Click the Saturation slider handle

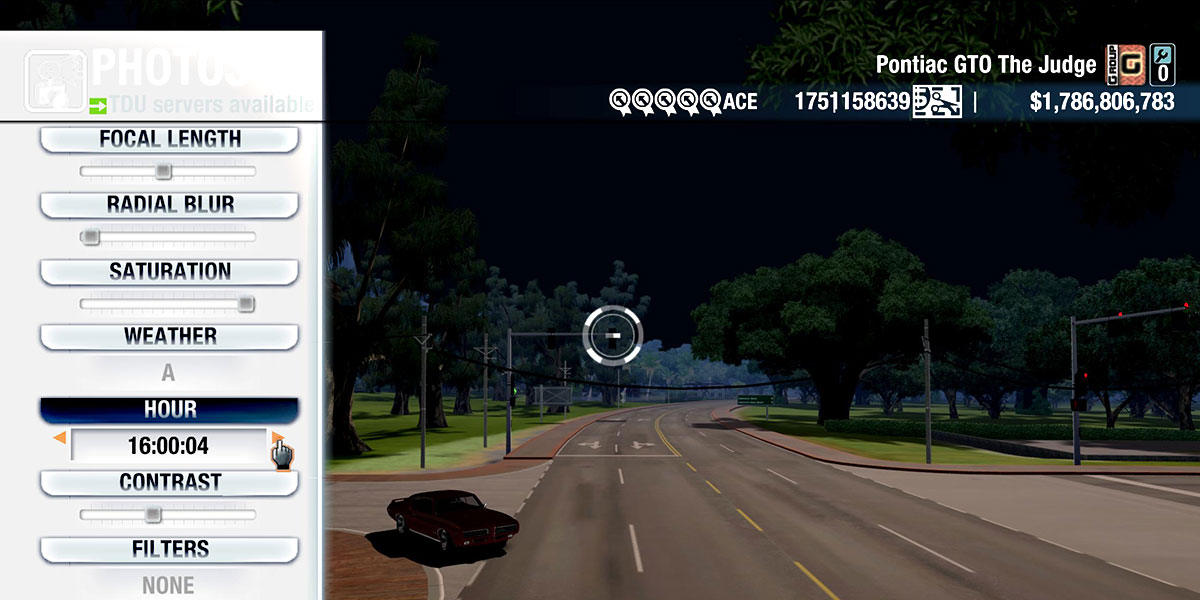tap(246, 304)
